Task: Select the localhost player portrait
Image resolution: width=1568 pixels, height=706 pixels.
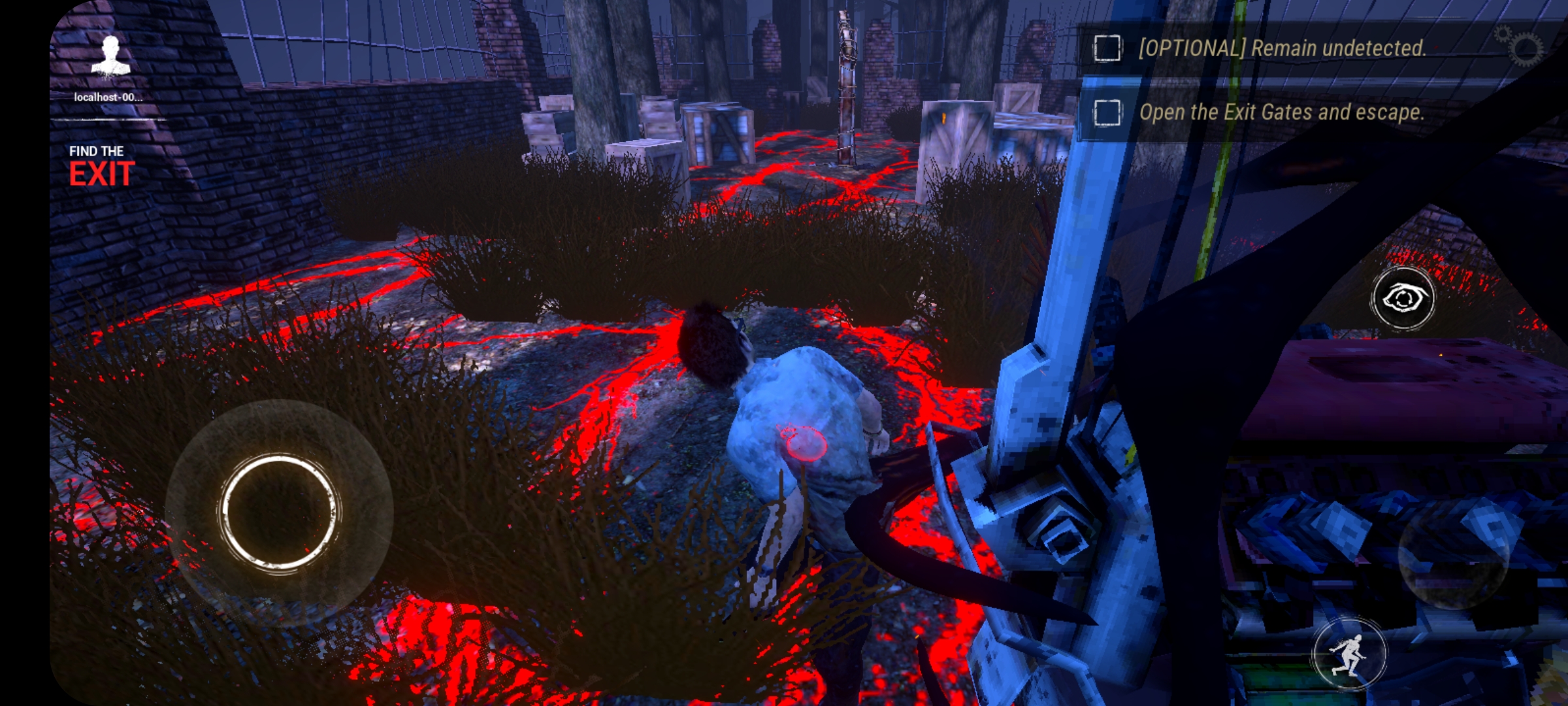Action: [110, 57]
